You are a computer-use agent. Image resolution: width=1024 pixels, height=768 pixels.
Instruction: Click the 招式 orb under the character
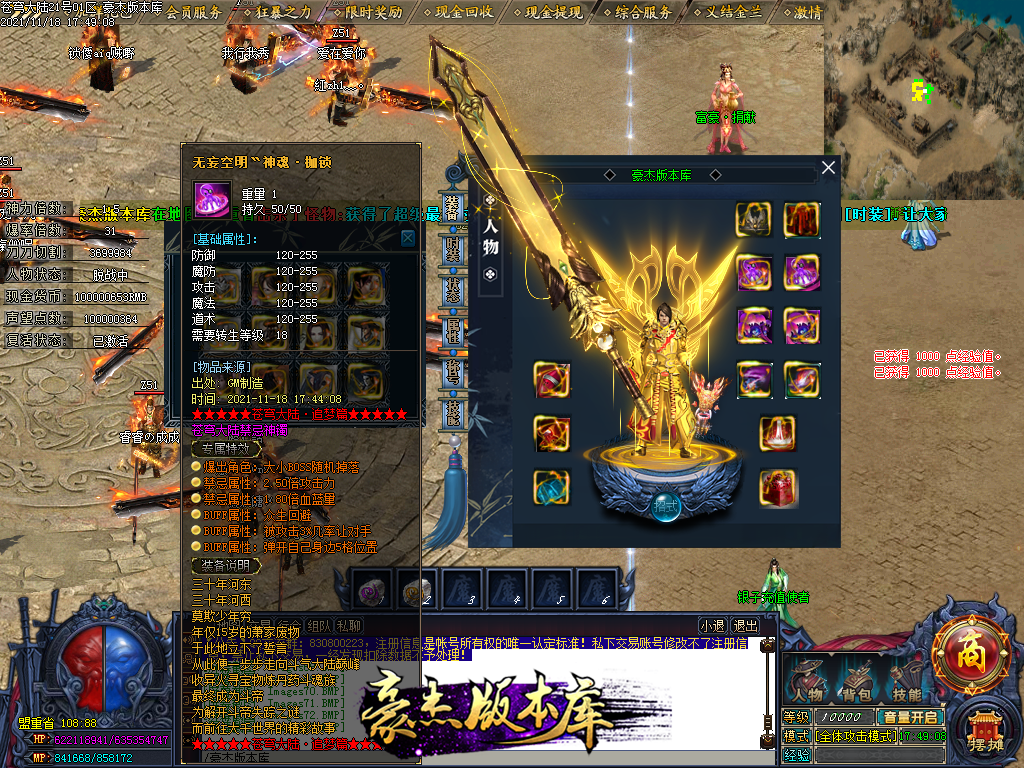coord(667,505)
